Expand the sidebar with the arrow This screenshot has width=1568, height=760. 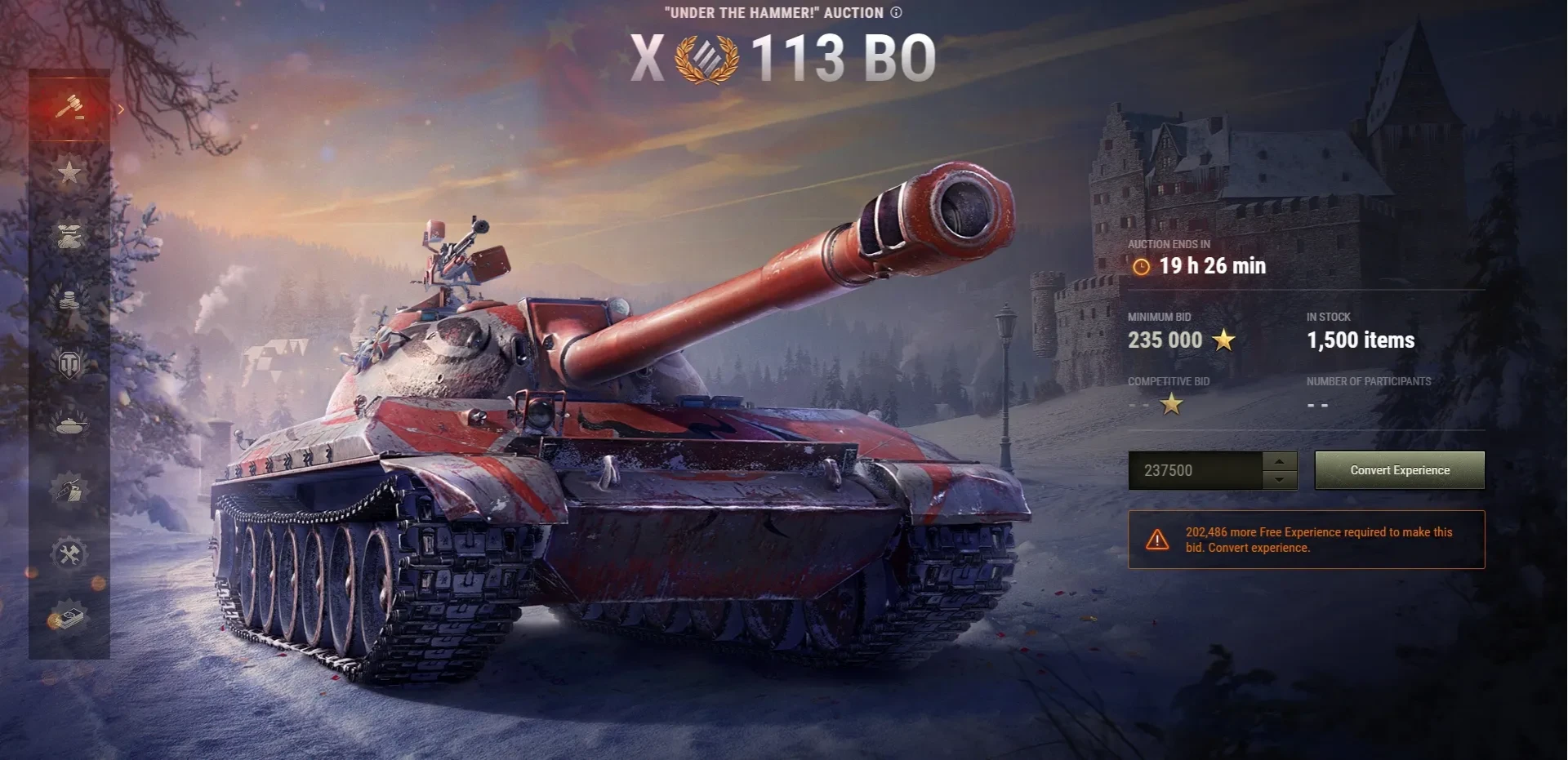121,109
